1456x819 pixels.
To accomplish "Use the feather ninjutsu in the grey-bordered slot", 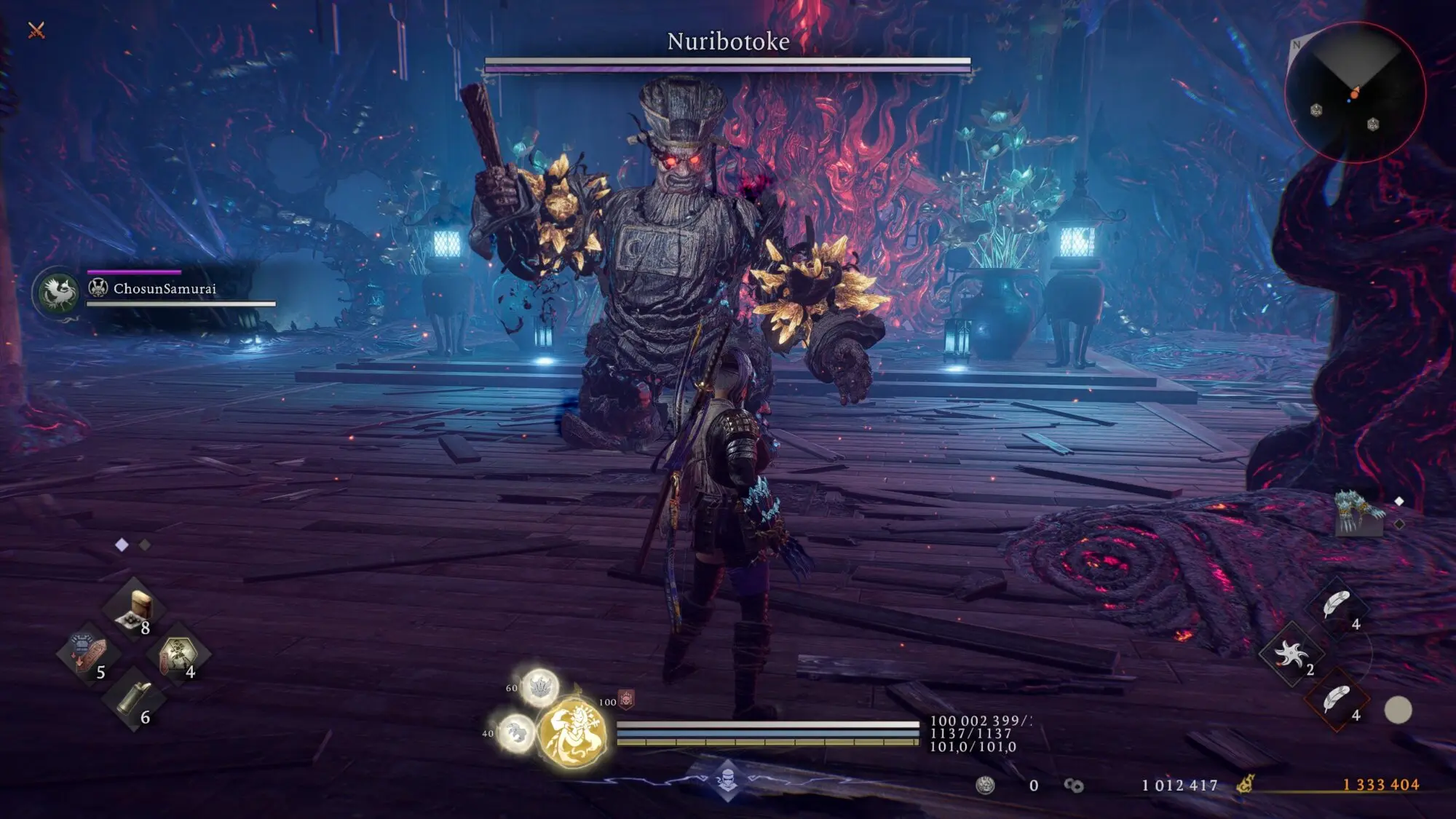I will tap(1337, 606).
